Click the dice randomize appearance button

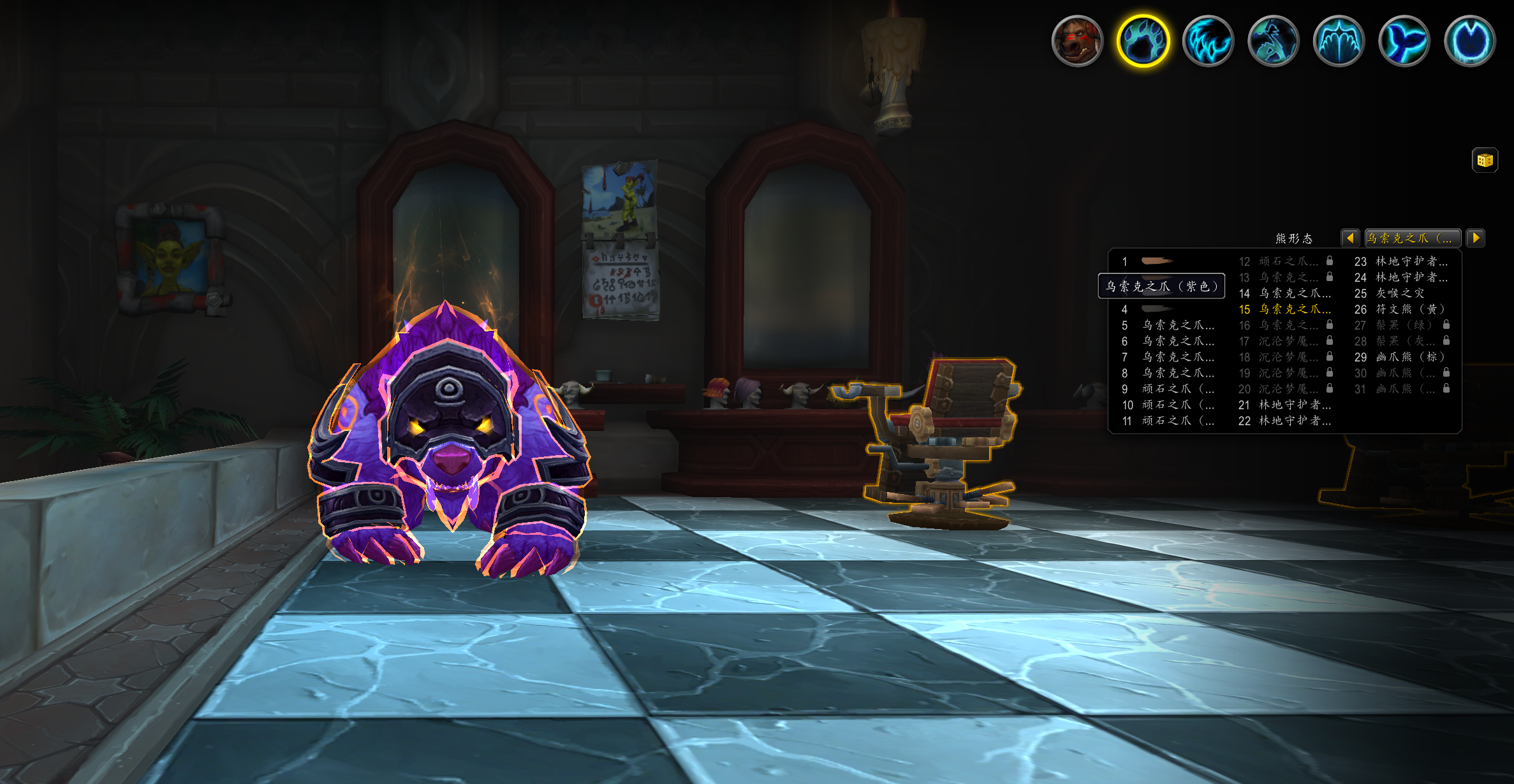click(1485, 160)
